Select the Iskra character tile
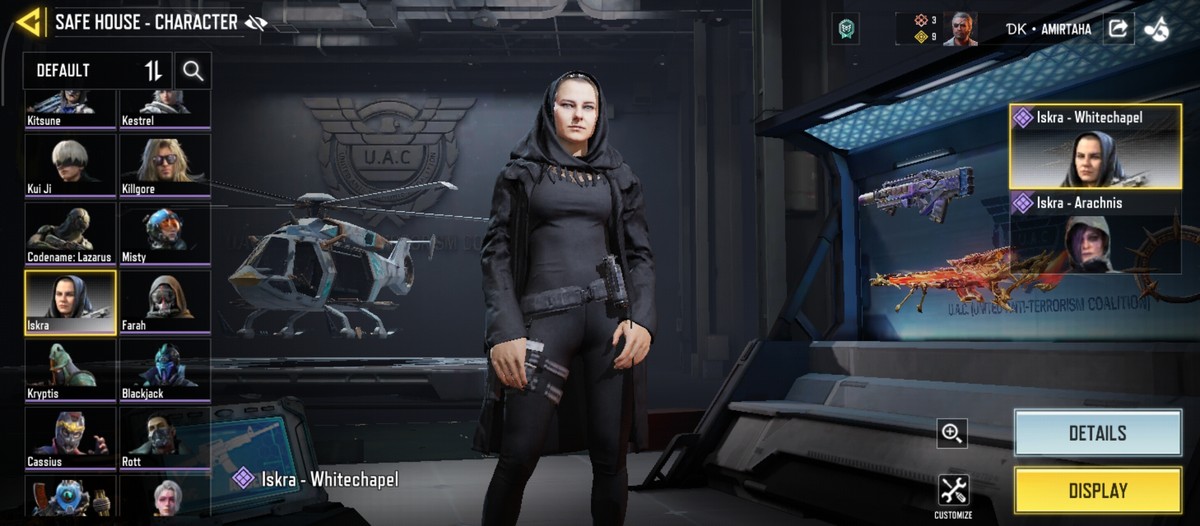 70,301
